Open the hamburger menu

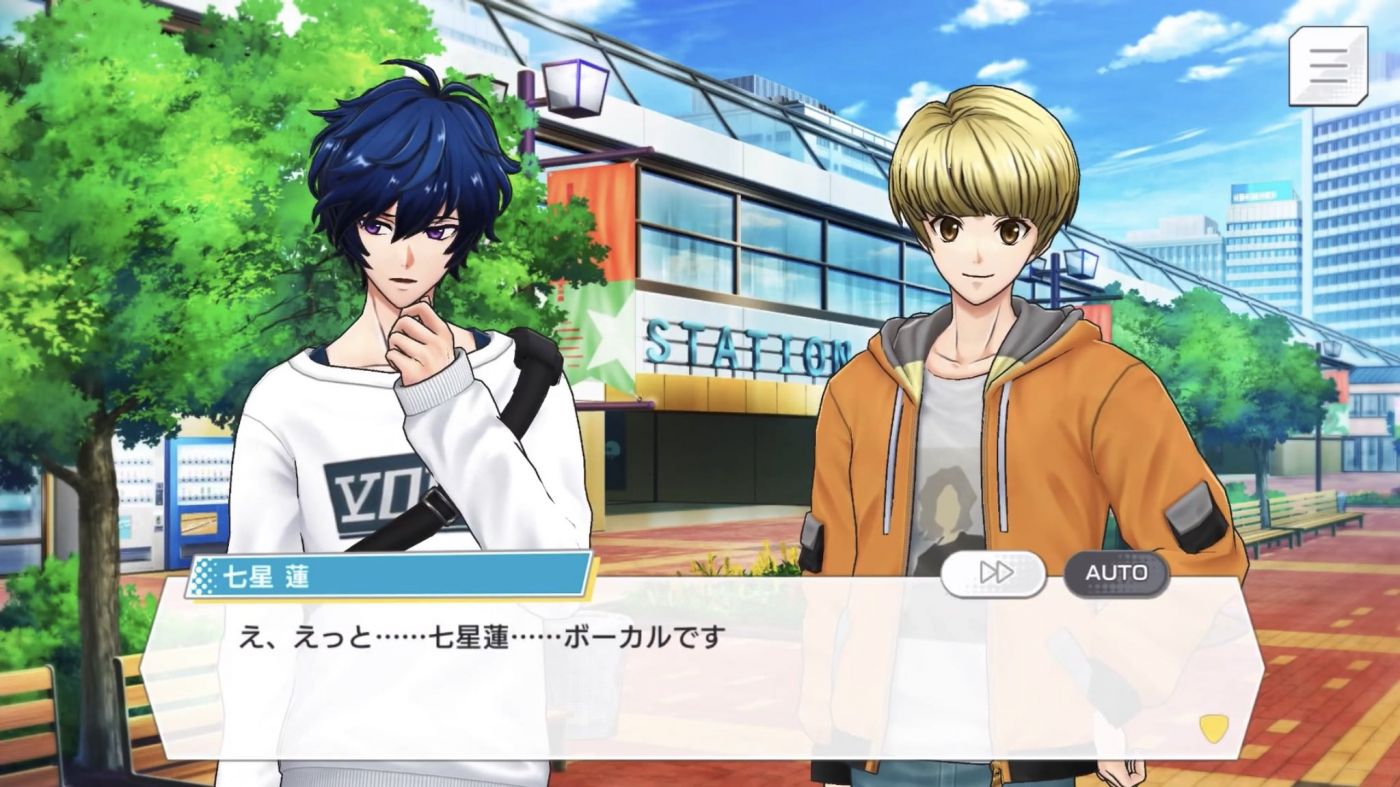click(1327, 66)
